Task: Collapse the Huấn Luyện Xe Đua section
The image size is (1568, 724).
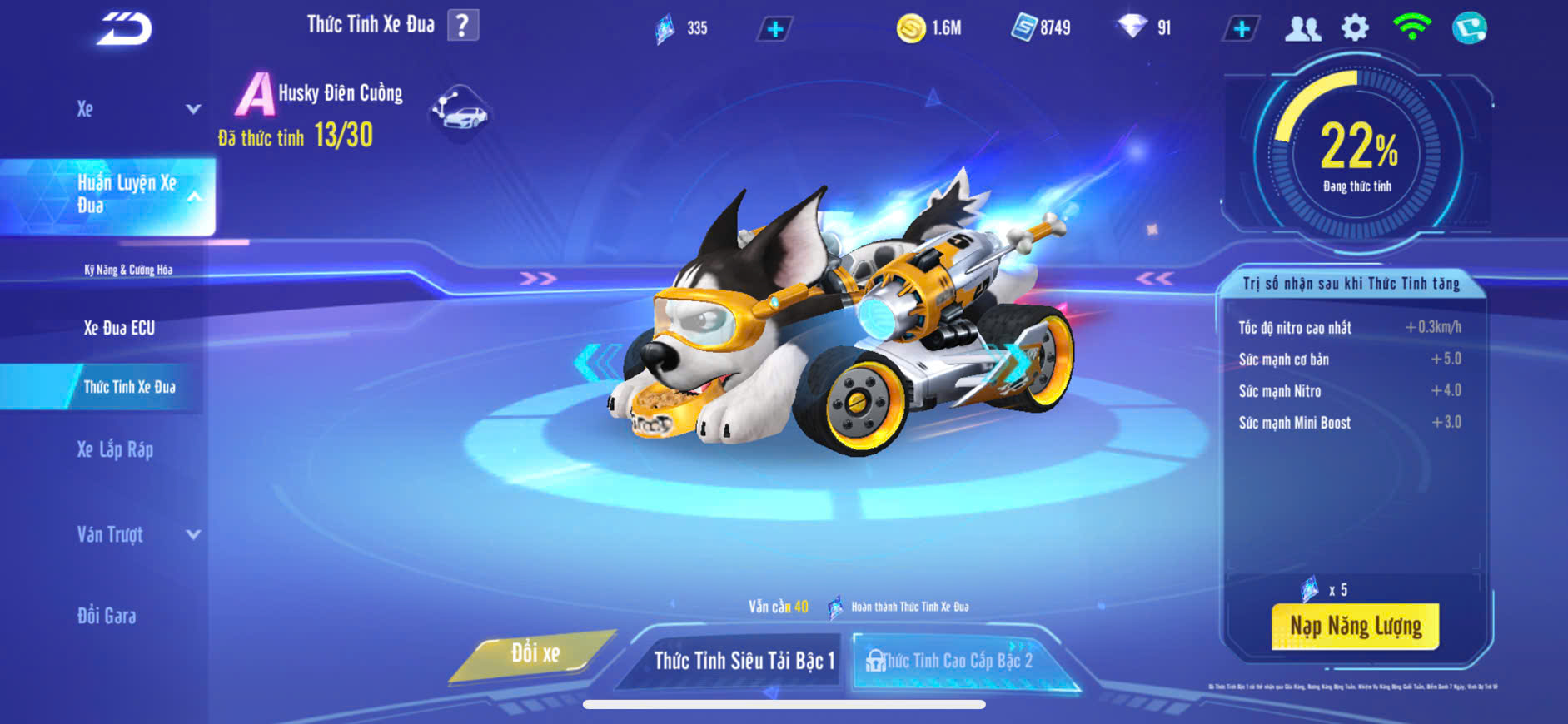Action: click(193, 196)
